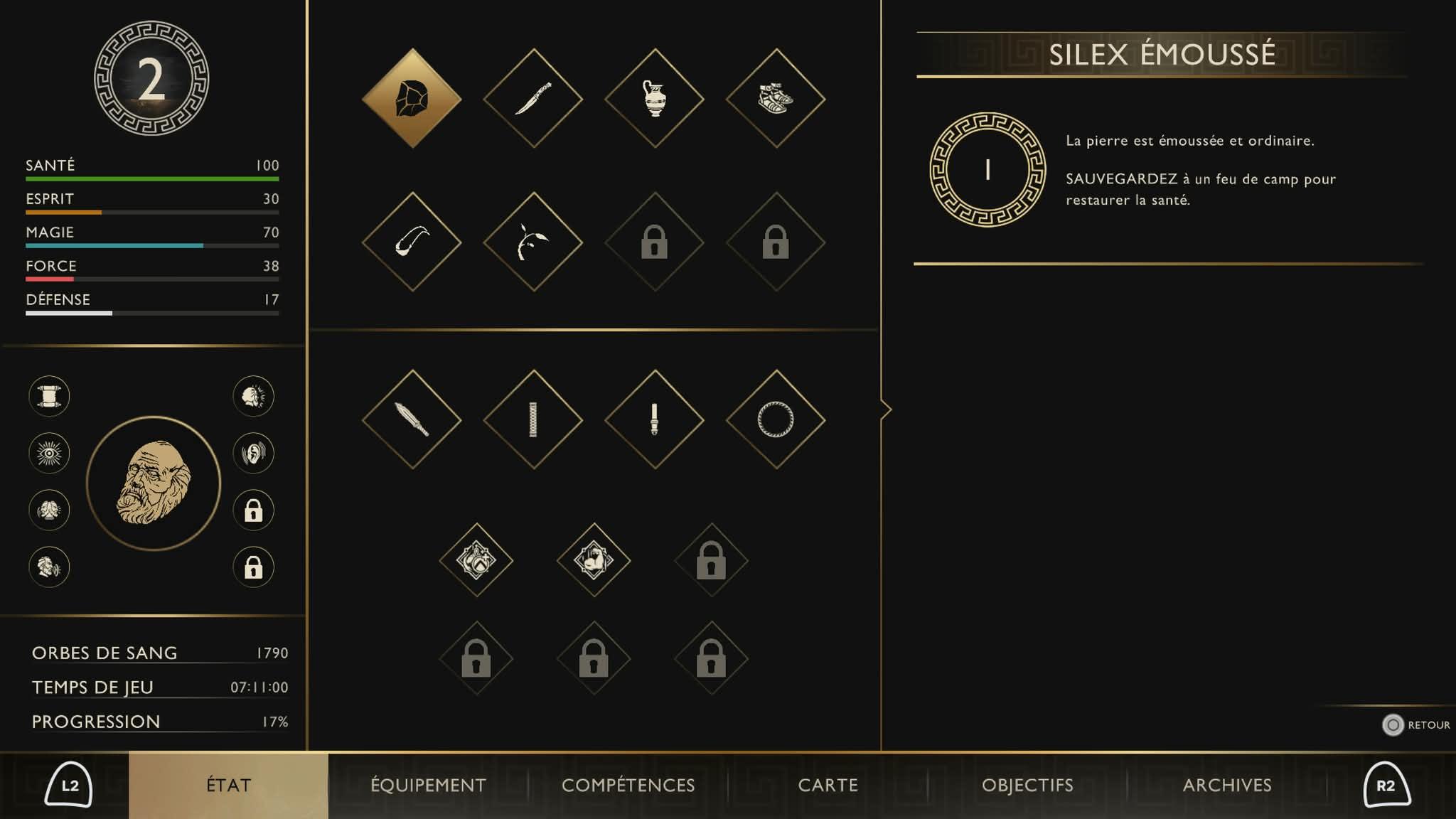
Task: Choose the sword weapon slot
Action: coord(412,419)
